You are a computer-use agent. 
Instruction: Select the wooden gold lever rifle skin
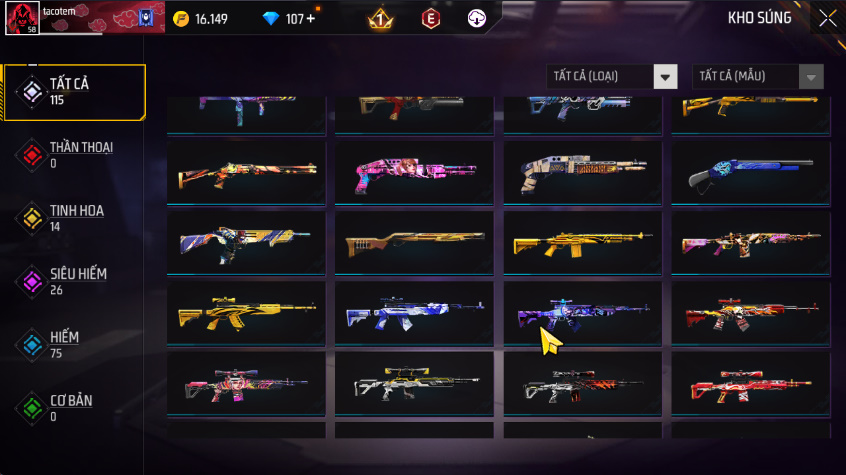[413, 244]
